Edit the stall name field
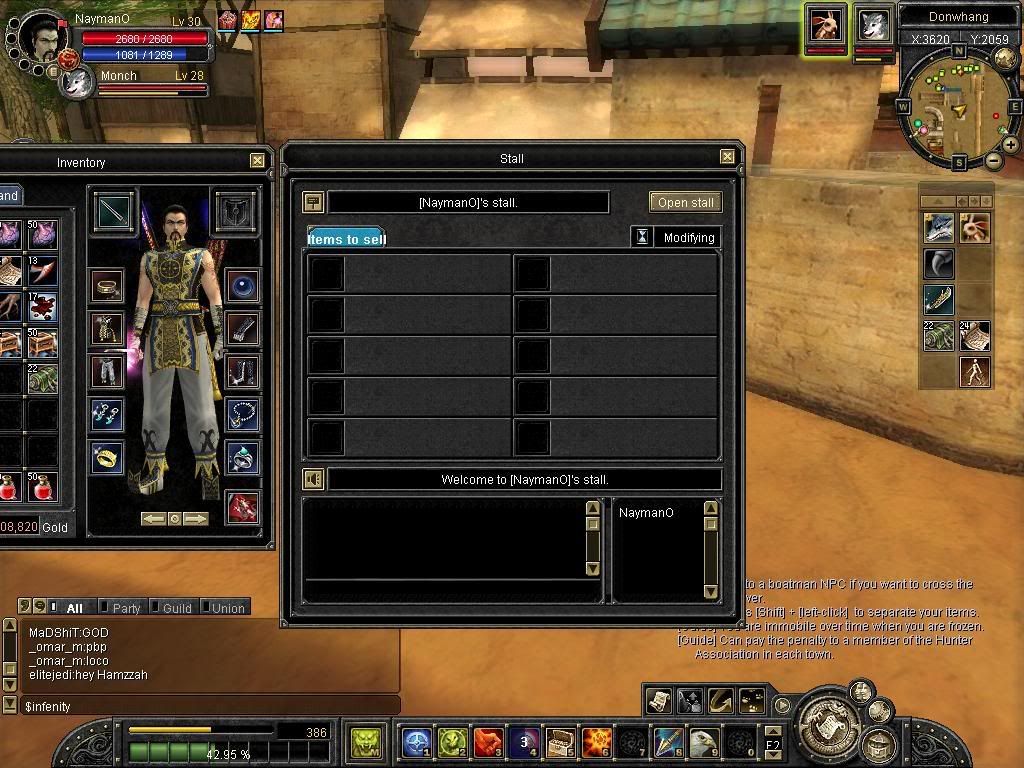1024x768 pixels. tap(468, 202)
